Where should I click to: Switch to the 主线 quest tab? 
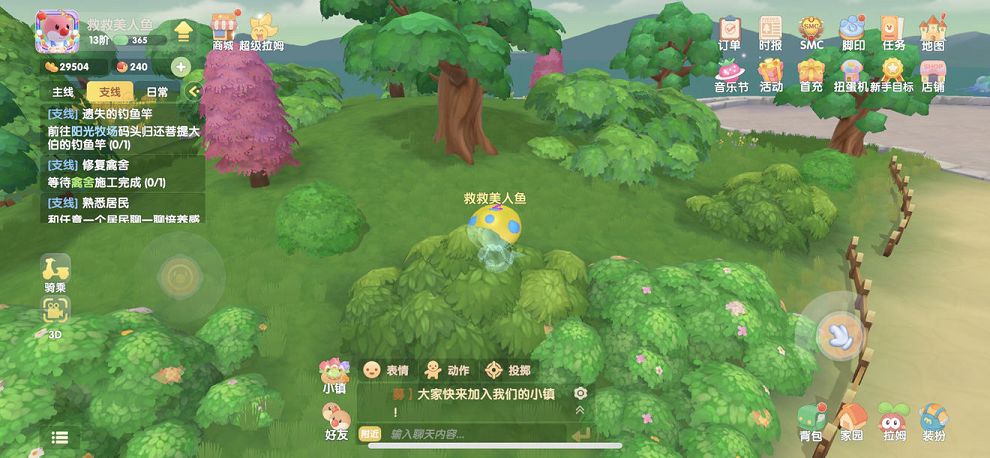(x=62, y=92)
